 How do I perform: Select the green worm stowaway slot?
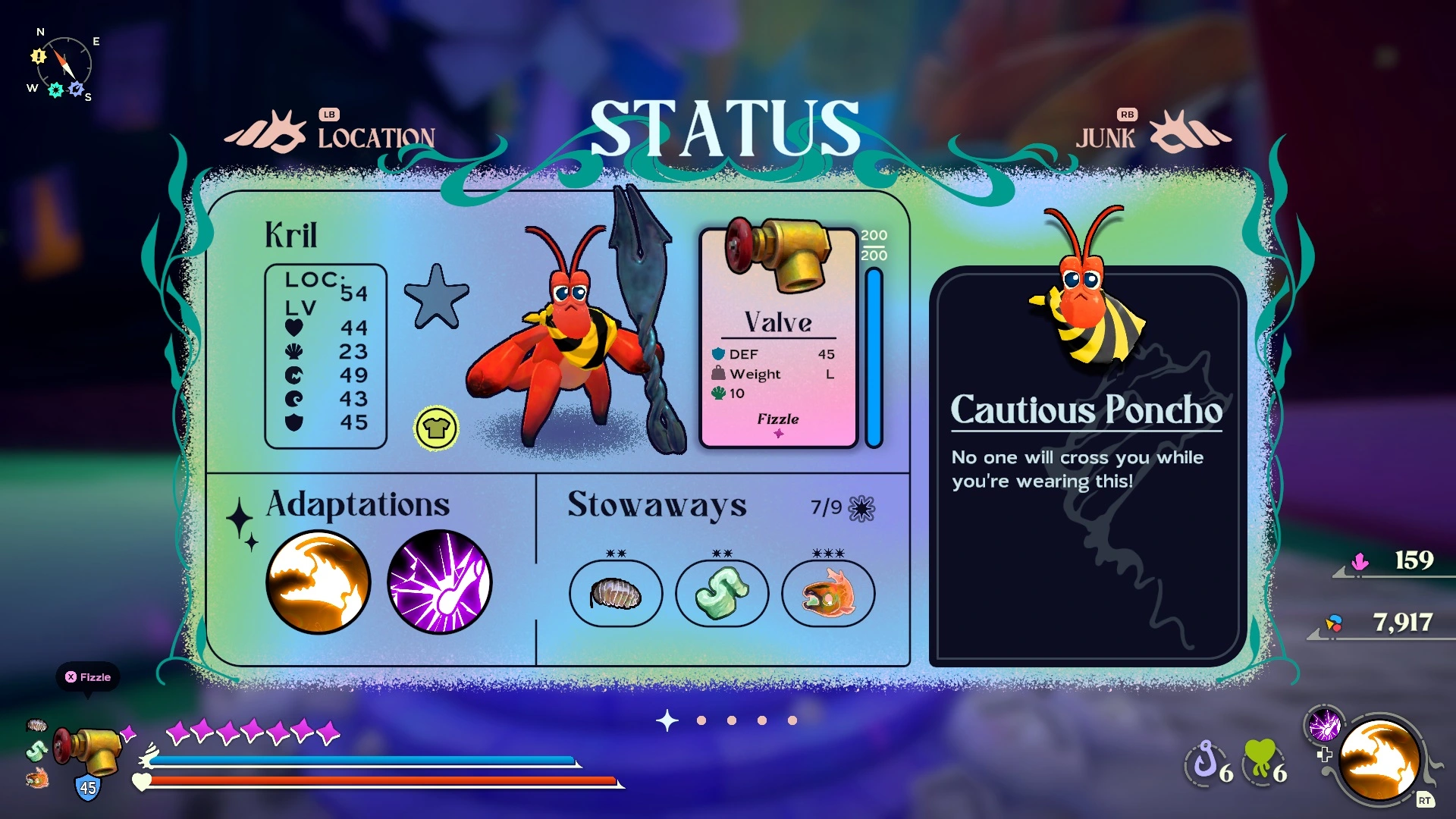tap(721, 593)
